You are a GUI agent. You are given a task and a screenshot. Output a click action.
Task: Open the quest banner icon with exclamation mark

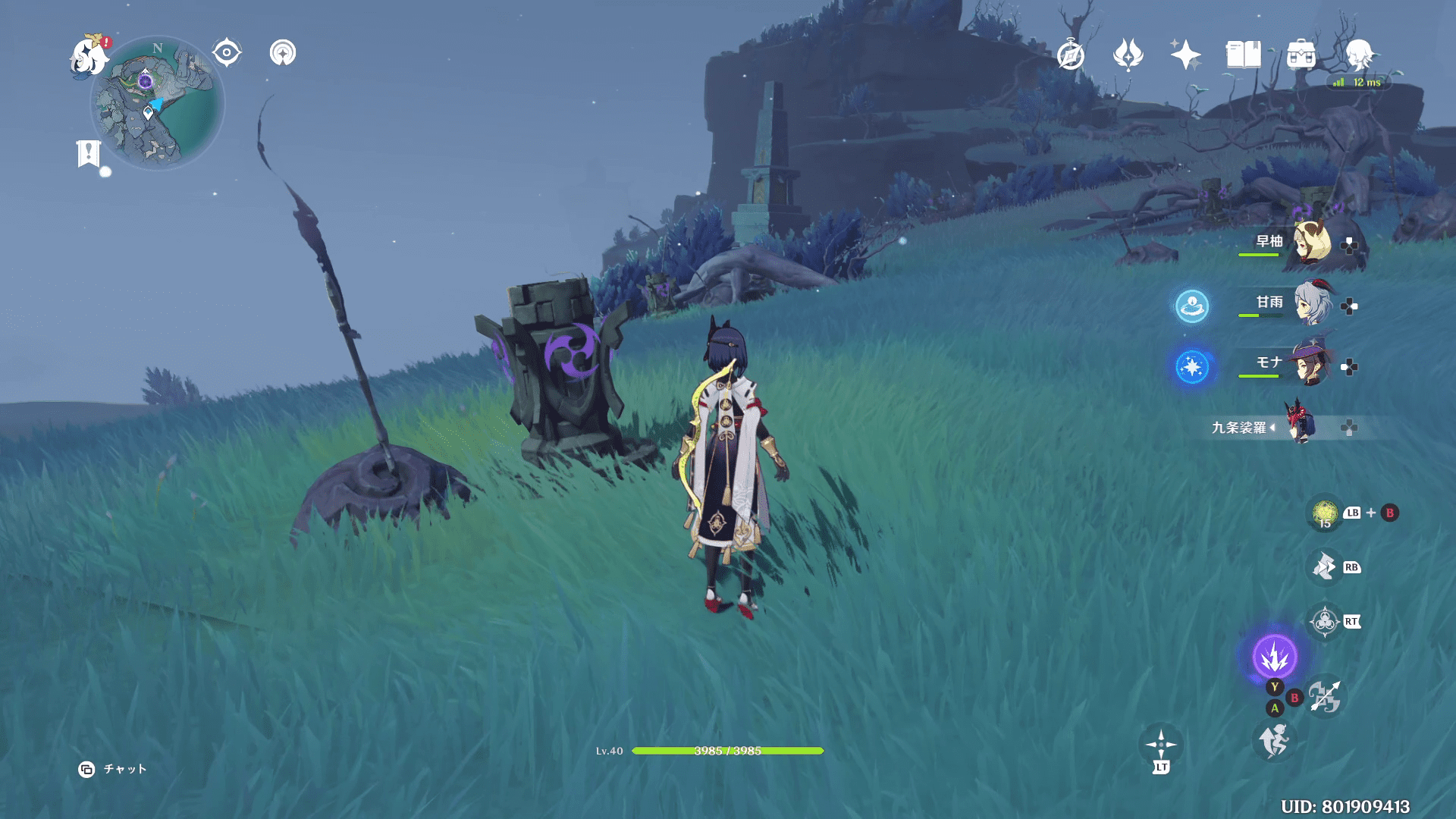pyautogui.click(x=89, y=153)
